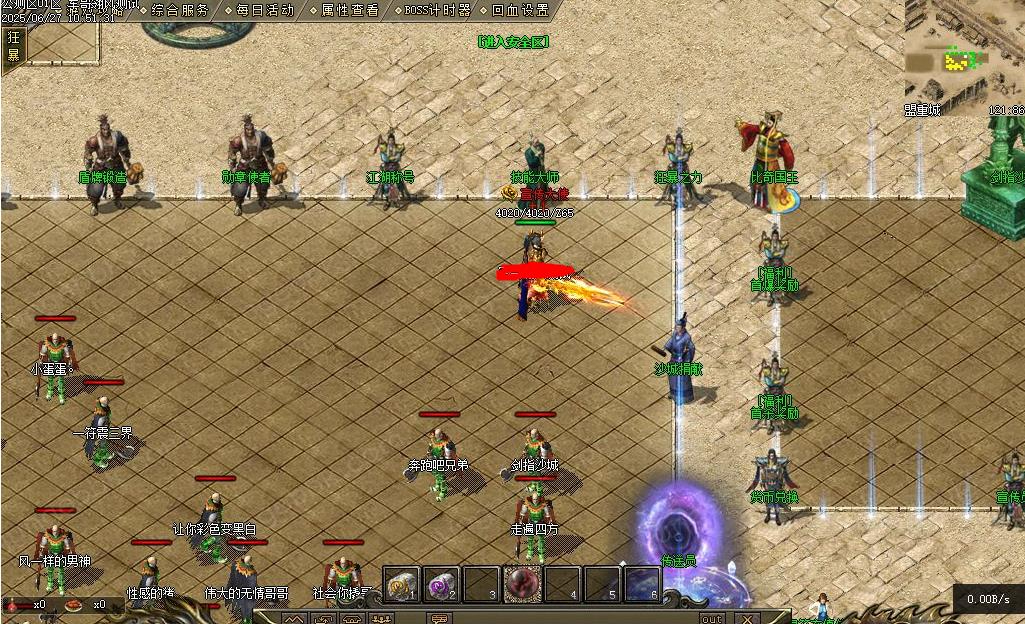Open the 每日活动 daily events menu
The width and height of the screenshot is (1025, 624).
click(265, 10)
